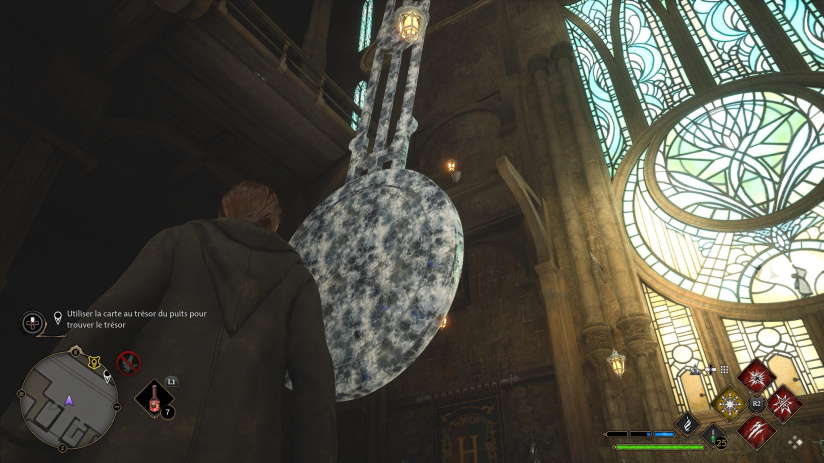This screenshot has width=824, height=463.
Task: Select the red potion tool slot
Action: [x=155, y=400]
